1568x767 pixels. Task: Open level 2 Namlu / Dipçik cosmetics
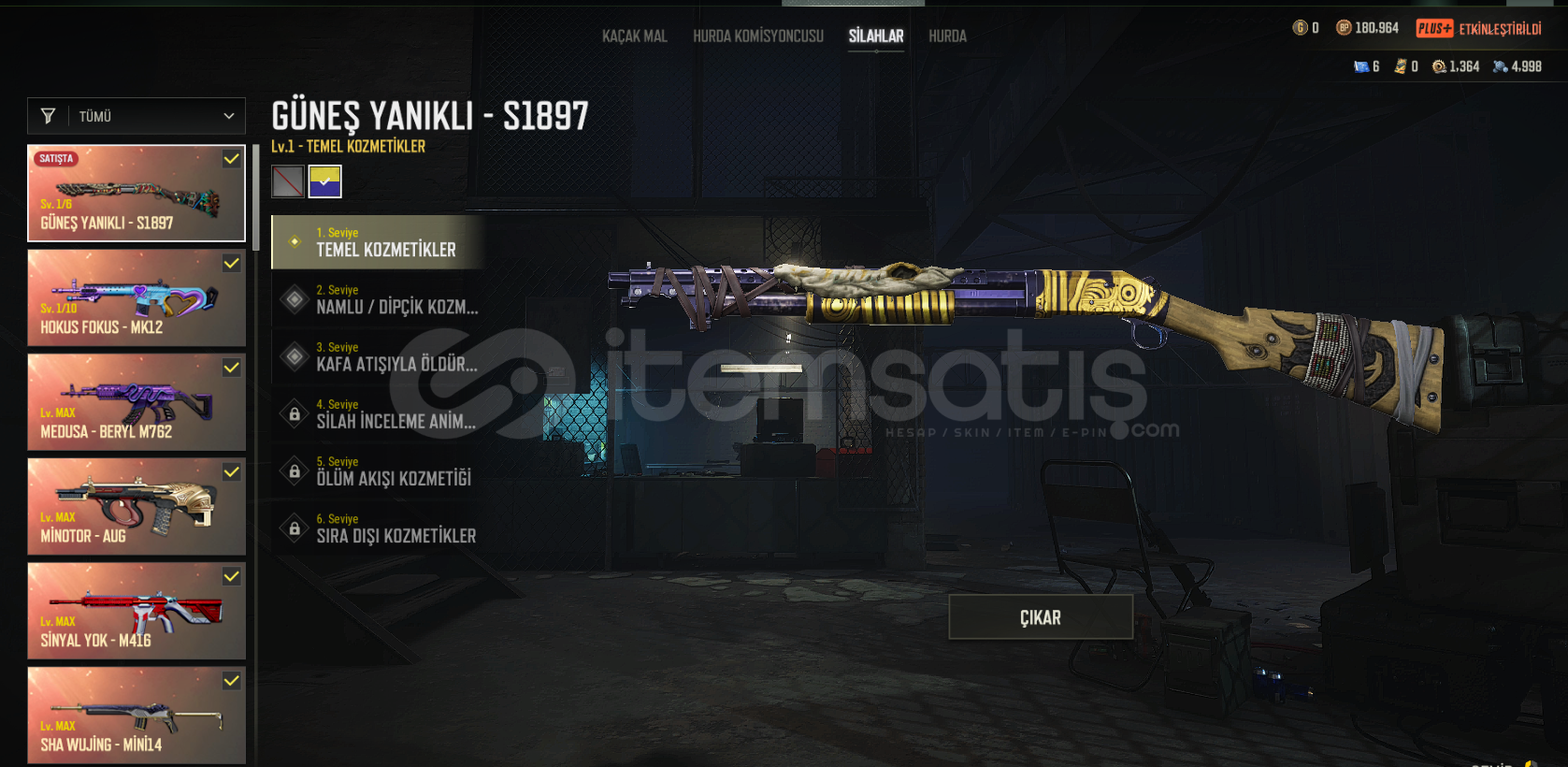click(x=378, y=299)
